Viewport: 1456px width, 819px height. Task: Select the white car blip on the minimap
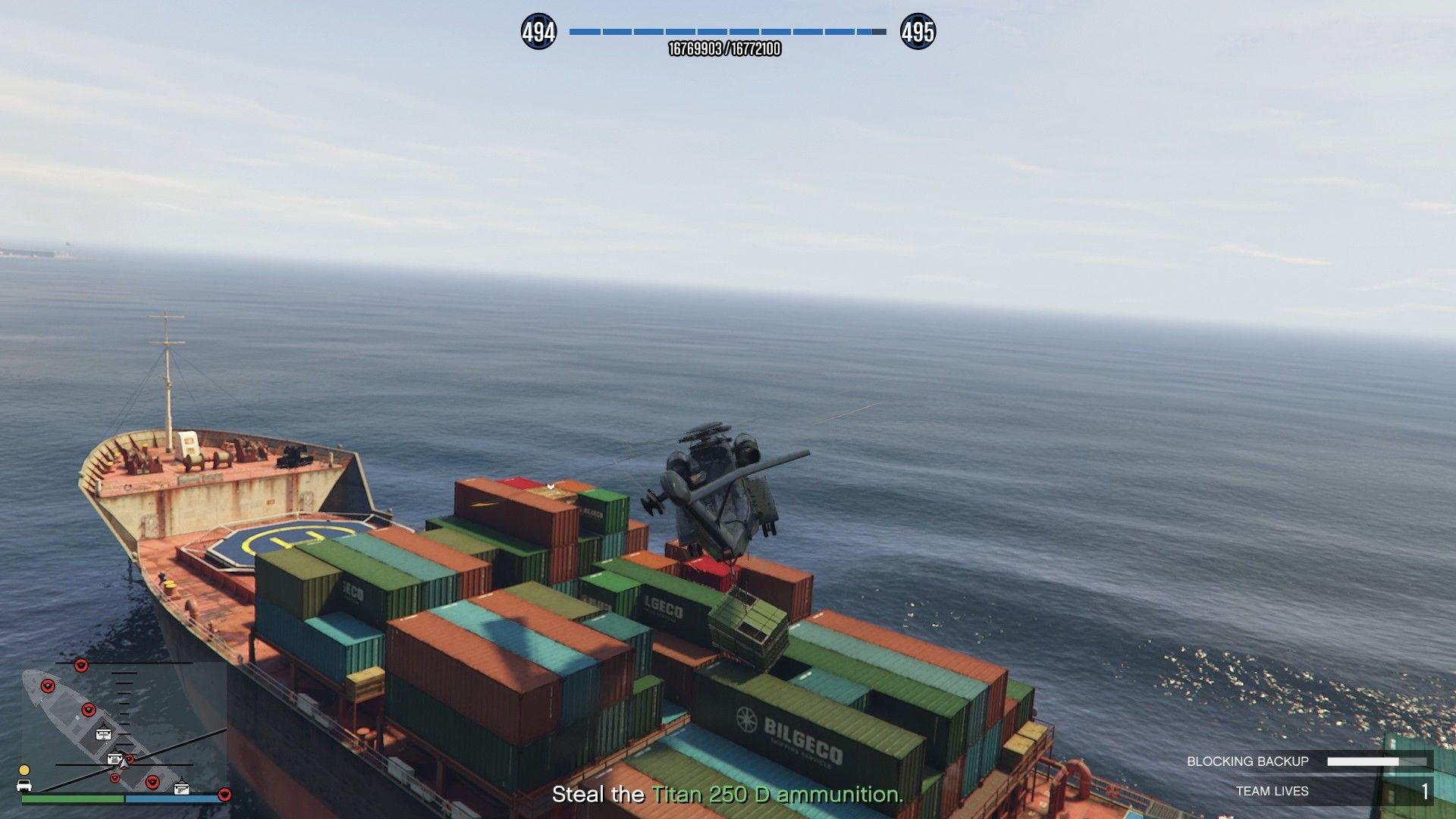tap(24, 786)
